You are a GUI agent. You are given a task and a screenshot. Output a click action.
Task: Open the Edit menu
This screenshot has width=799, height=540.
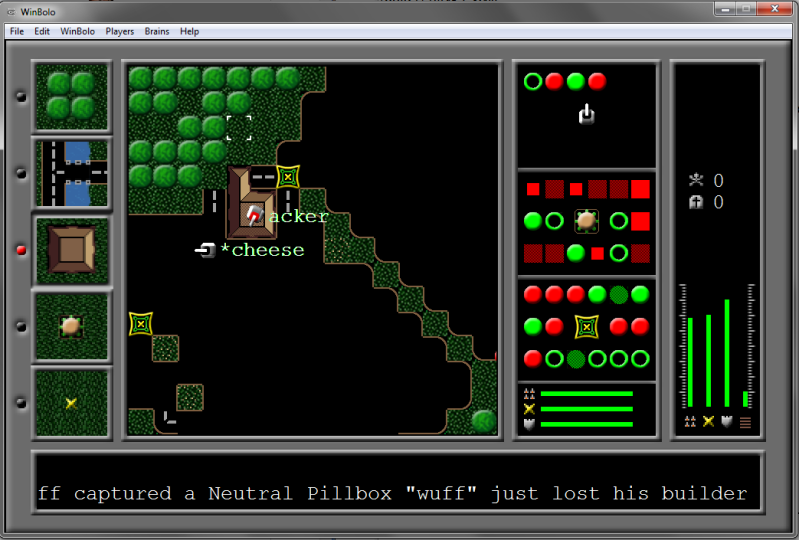(x=42, y=31)
